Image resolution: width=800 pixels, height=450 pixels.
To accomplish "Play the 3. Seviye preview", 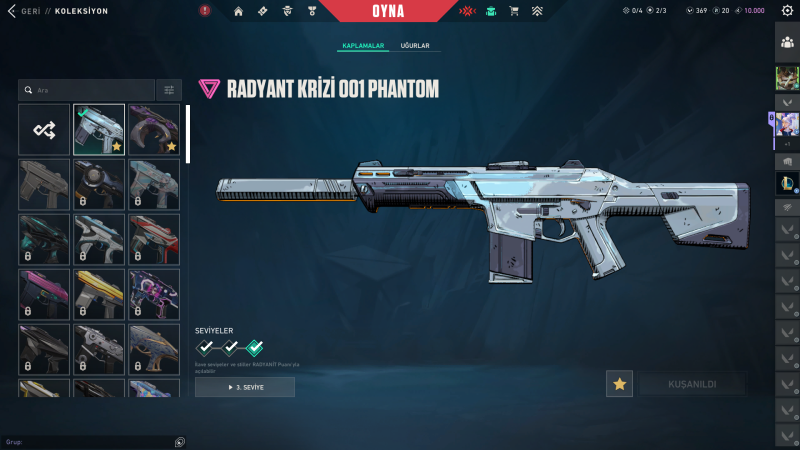I will tap(245, 387).
